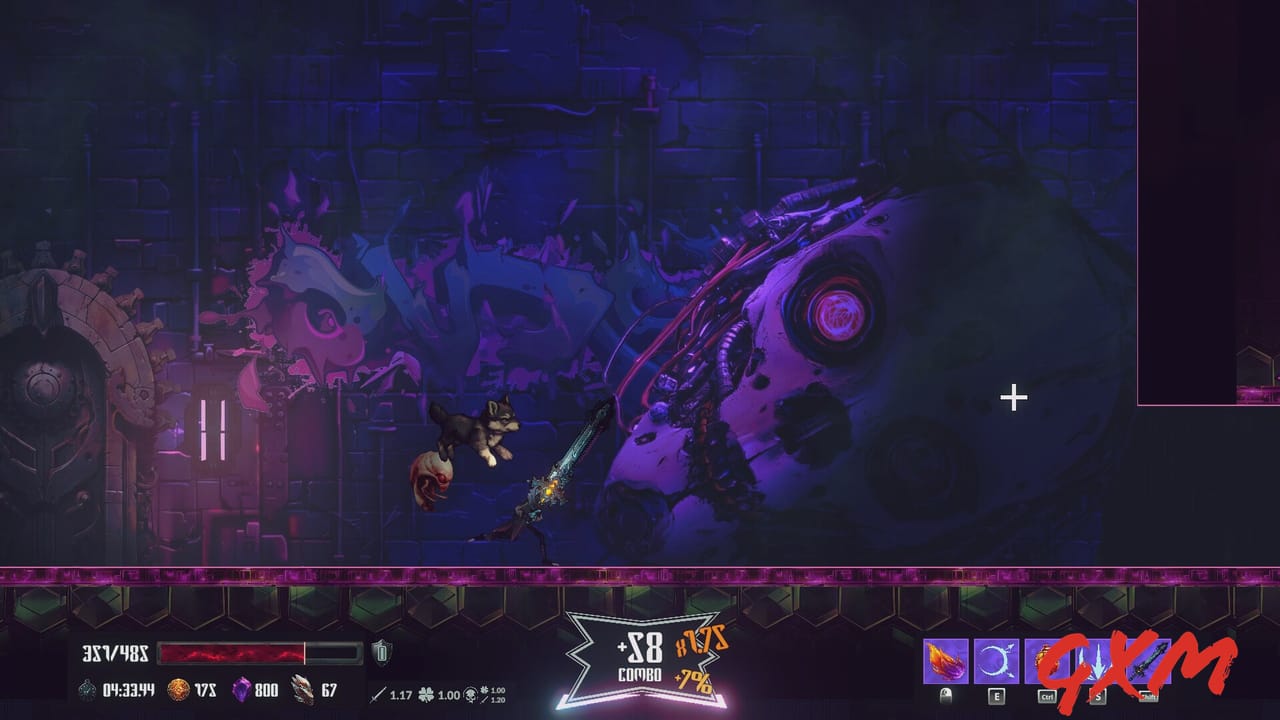Click the purple crystal currency icon
This screenshot has height=720, width=1280.
pyautogui.click(x=243, y=687)
